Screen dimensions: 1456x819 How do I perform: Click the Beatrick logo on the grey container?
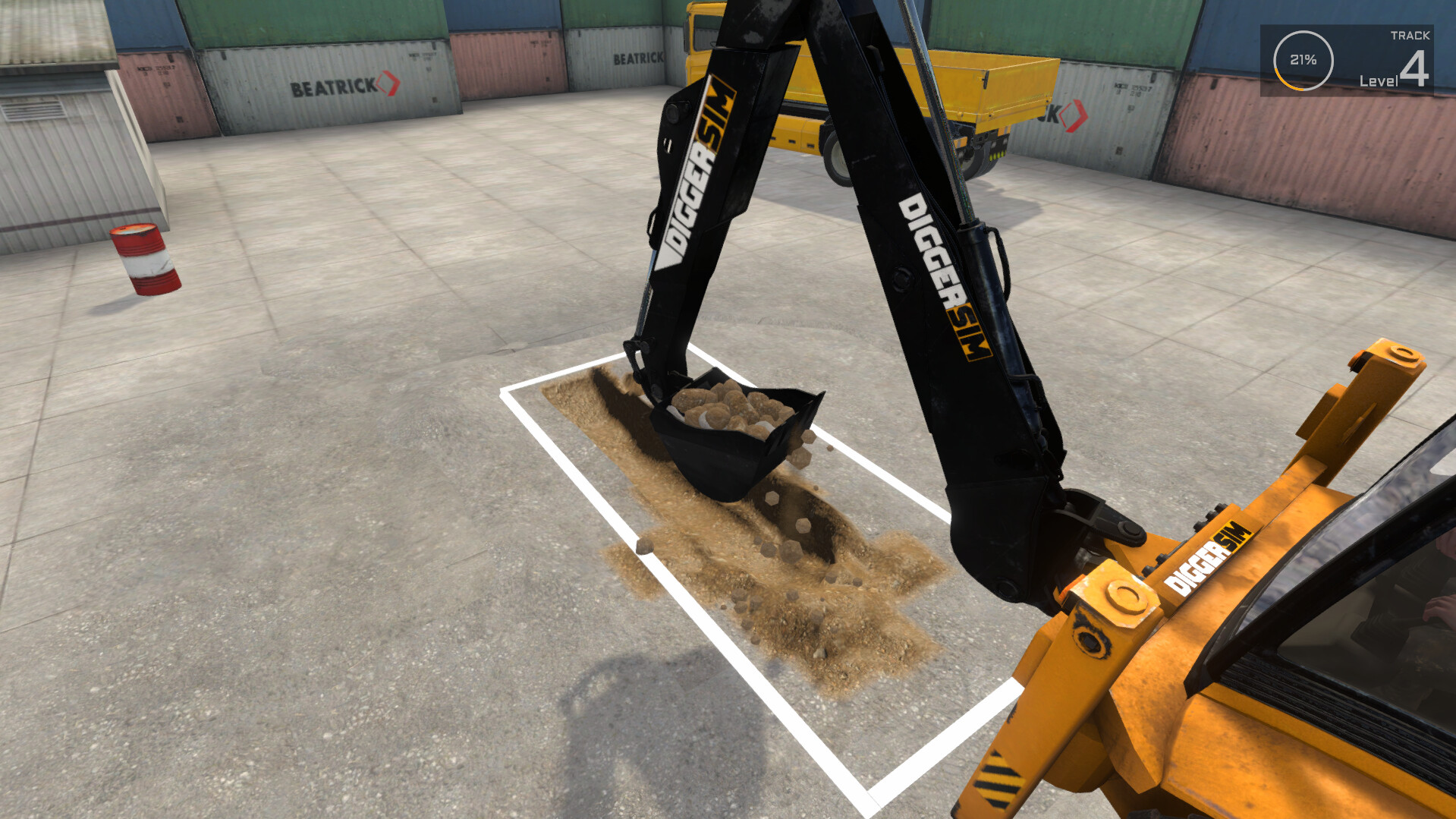(331, 86)
